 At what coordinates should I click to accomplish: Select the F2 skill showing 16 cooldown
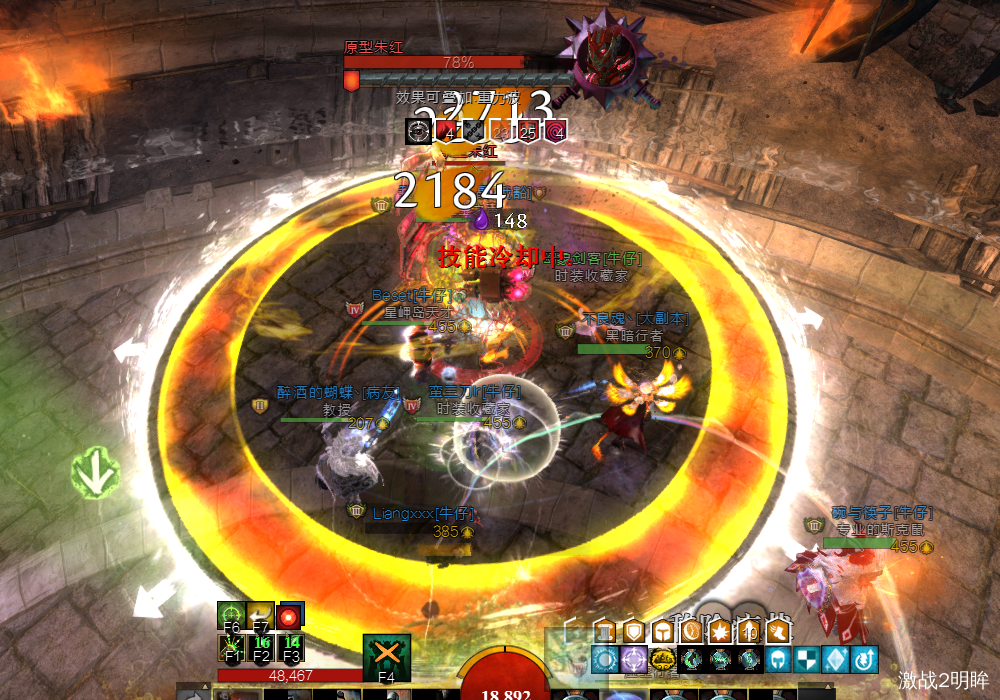pyautogui.click(x=262, y=648)
